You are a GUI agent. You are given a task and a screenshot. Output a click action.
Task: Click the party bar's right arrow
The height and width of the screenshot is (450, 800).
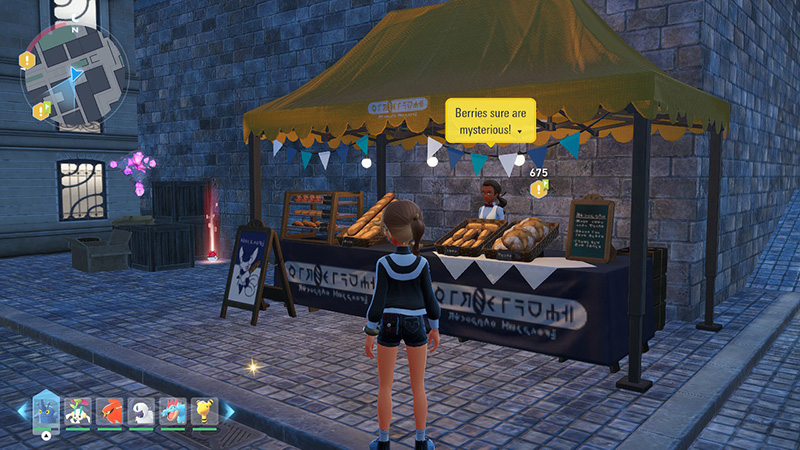click(x=228, y=411)
